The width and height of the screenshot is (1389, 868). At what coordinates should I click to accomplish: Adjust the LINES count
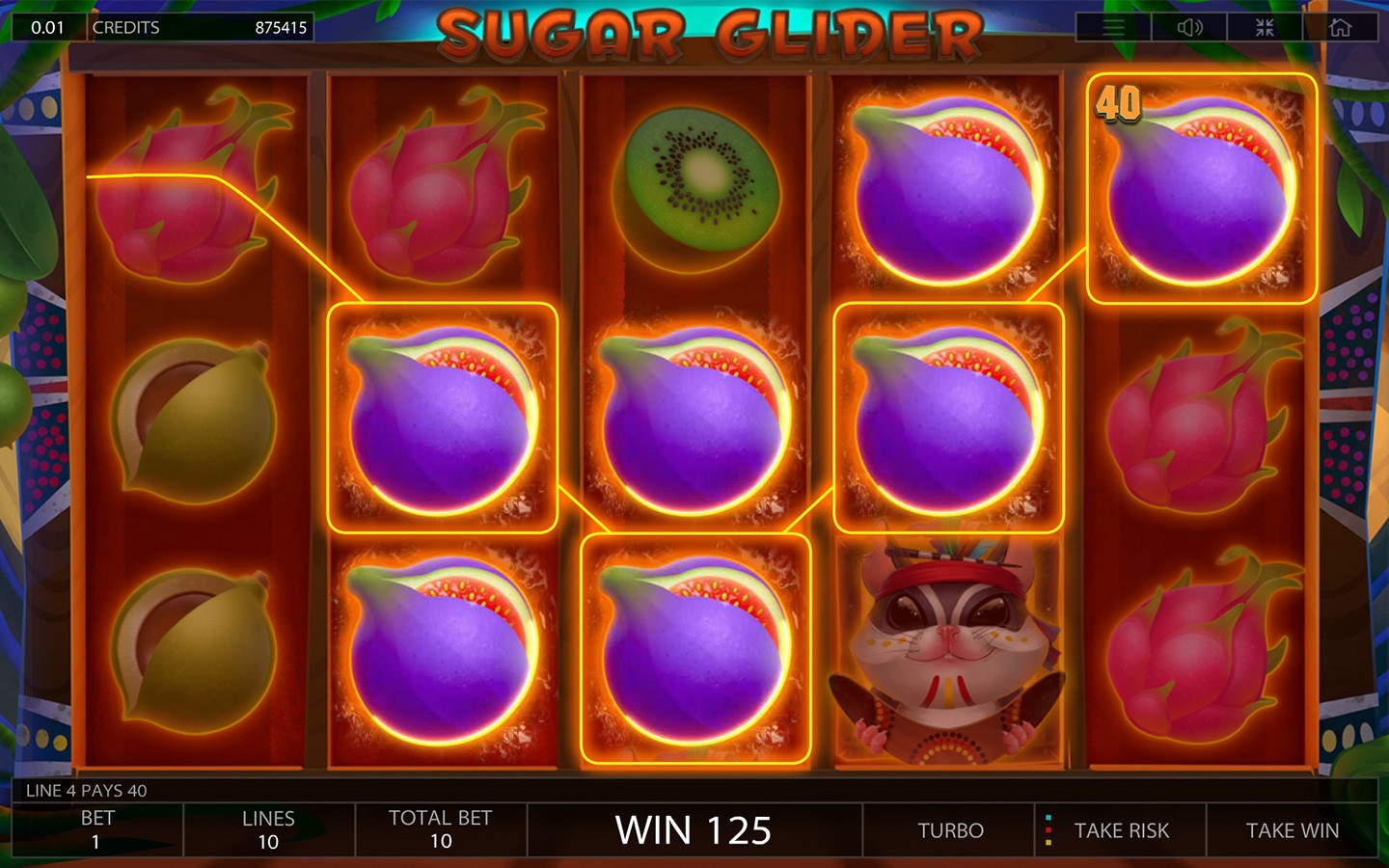click(x=268, y=829)
